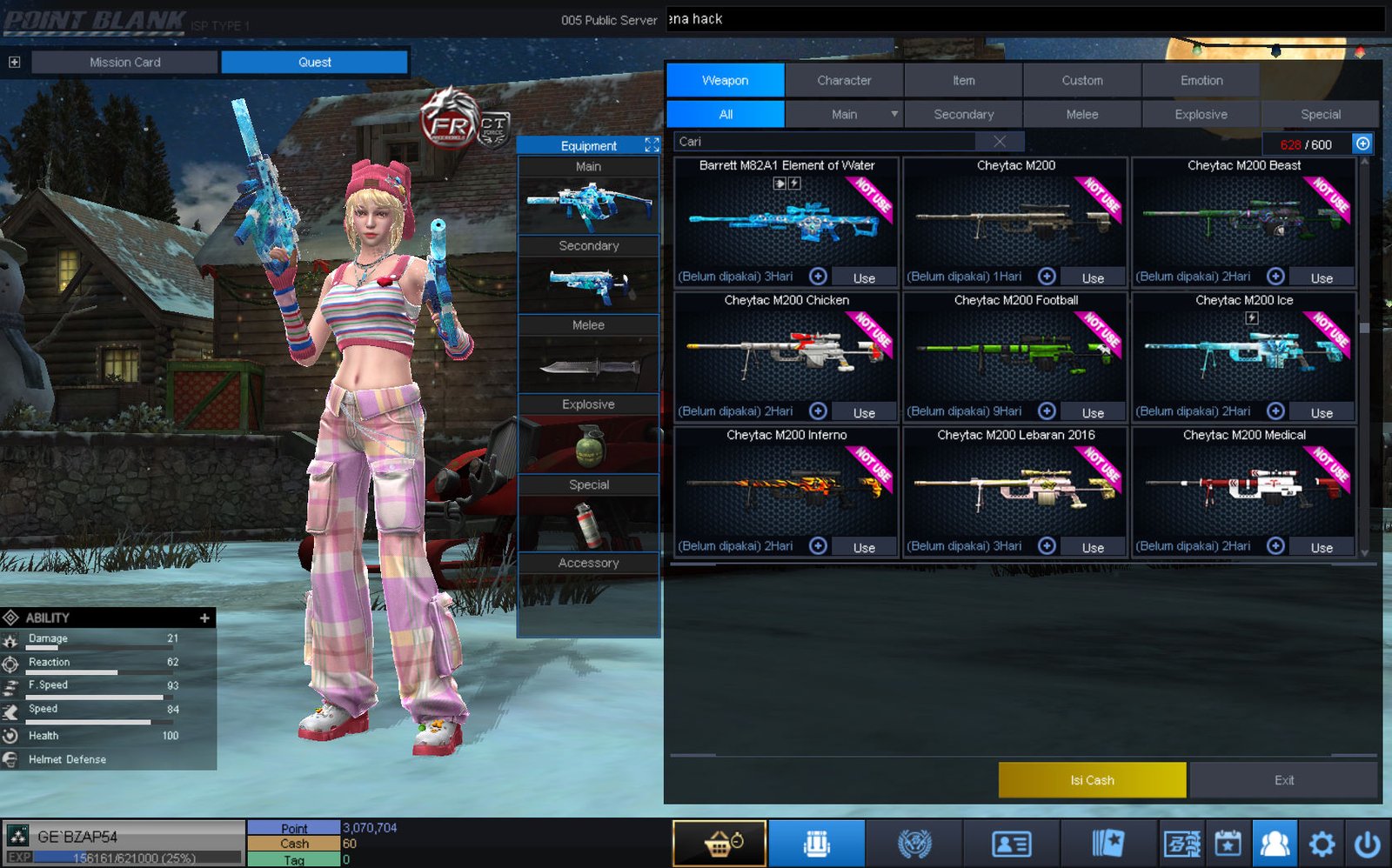Open the Item tab

click(963, 80)
